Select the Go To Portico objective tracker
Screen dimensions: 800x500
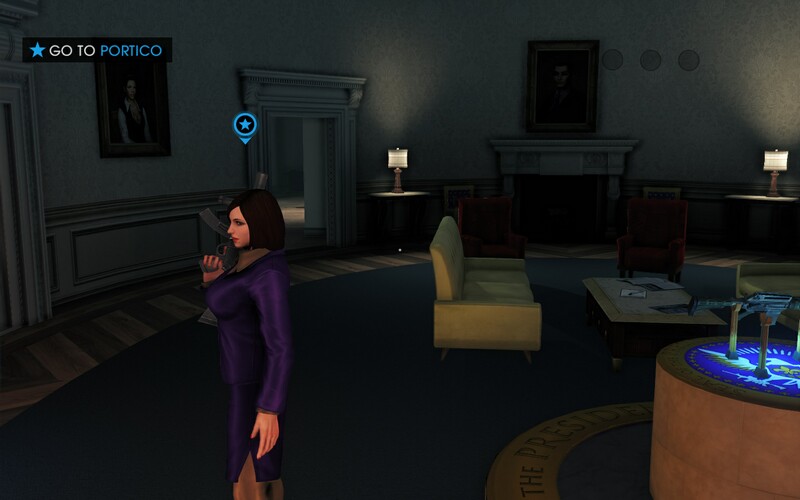coord(98,50)
